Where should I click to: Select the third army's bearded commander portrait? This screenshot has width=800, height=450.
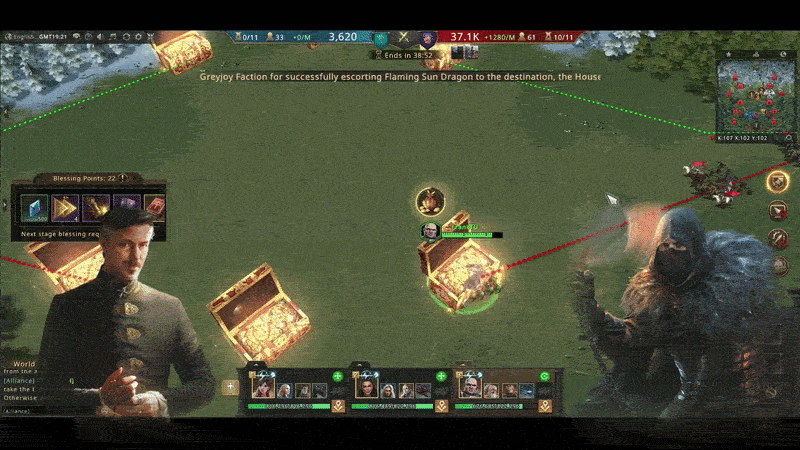tap(471, 389)
